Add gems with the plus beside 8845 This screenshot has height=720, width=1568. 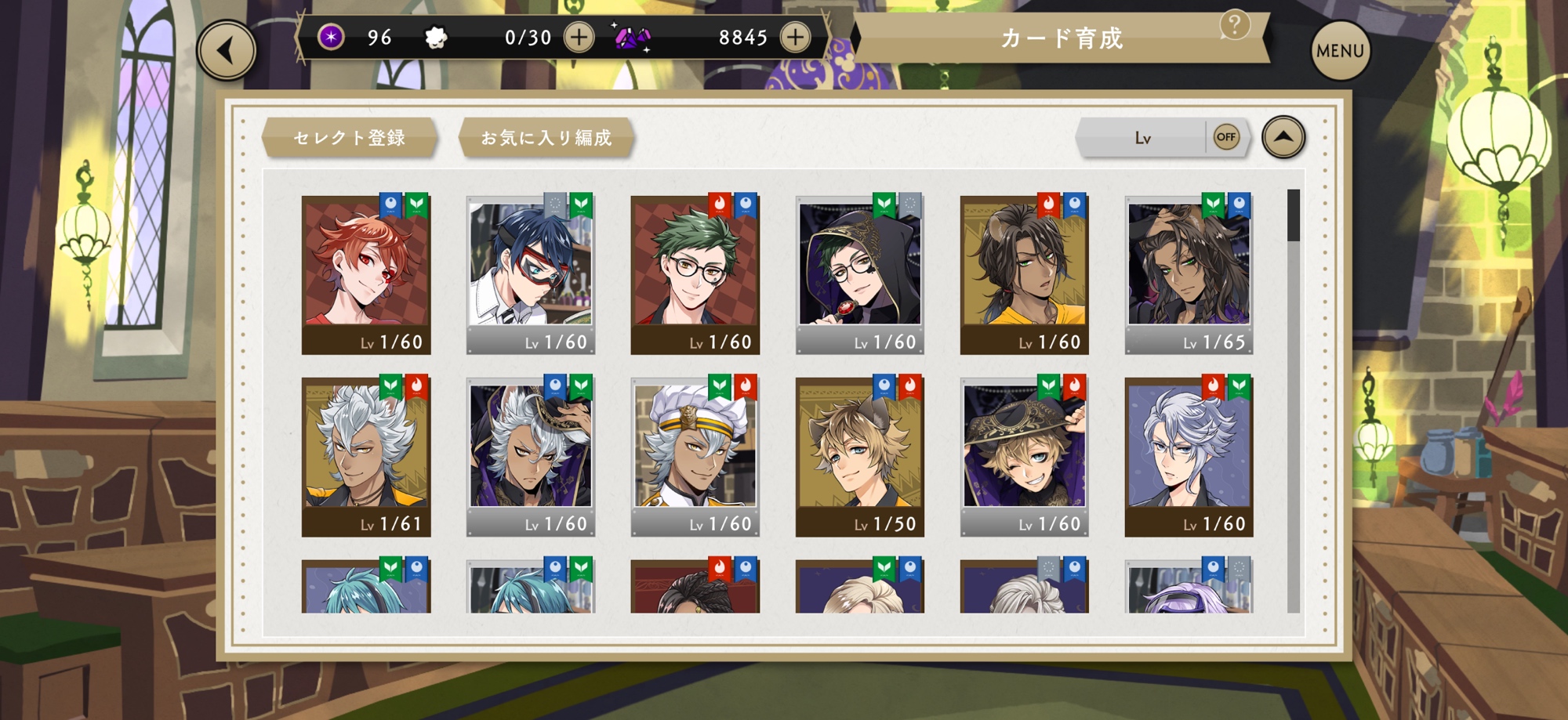795,38
